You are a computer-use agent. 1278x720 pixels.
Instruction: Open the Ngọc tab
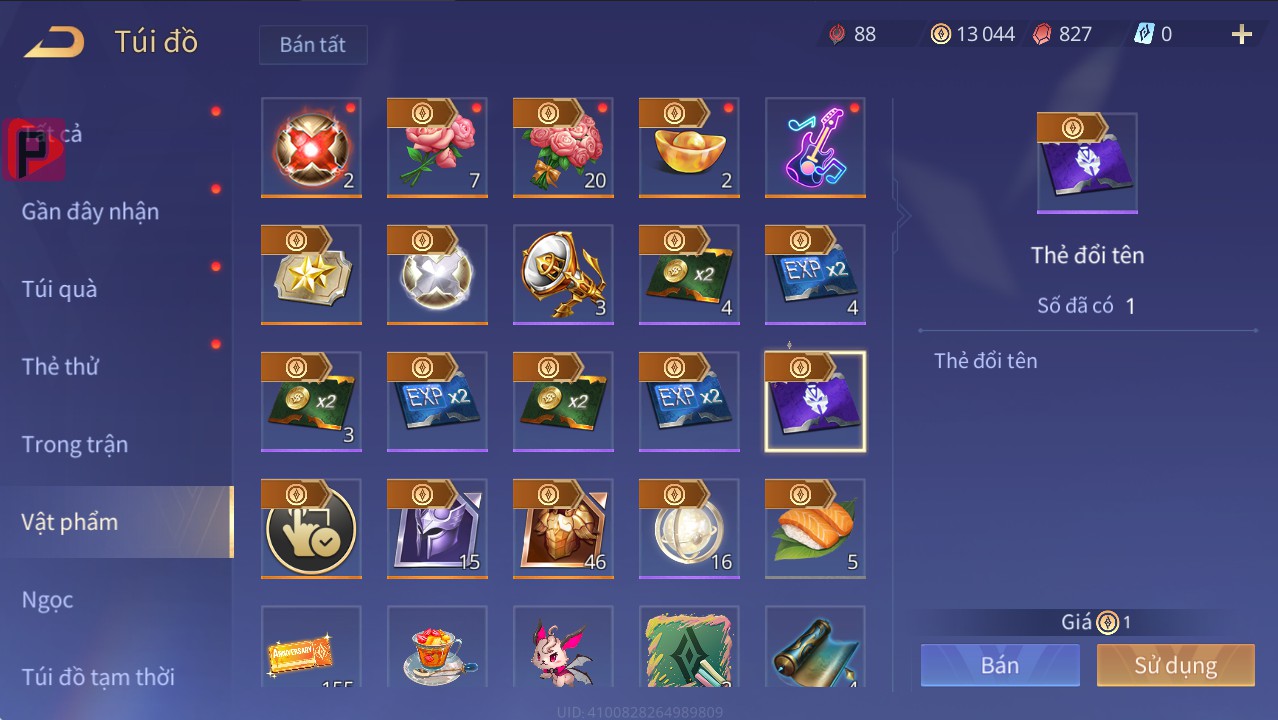48,599
